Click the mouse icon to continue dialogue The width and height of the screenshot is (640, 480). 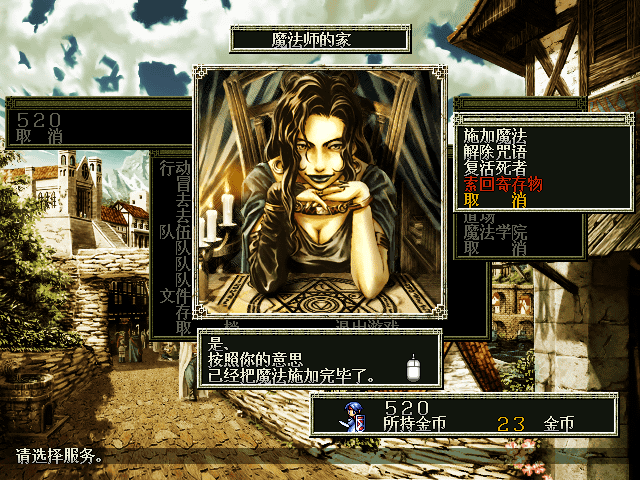[413, 369]
